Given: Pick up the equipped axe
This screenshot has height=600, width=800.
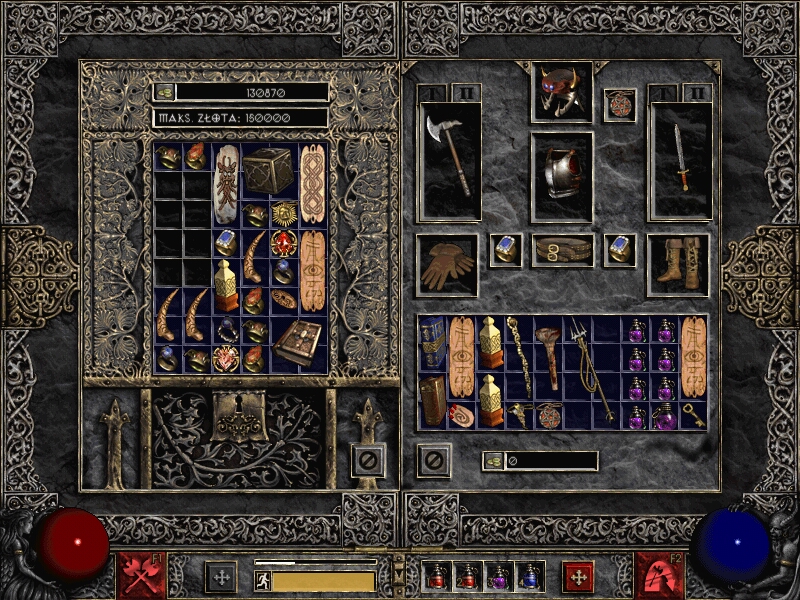Looking at the screenshot, I should point(449,160).
